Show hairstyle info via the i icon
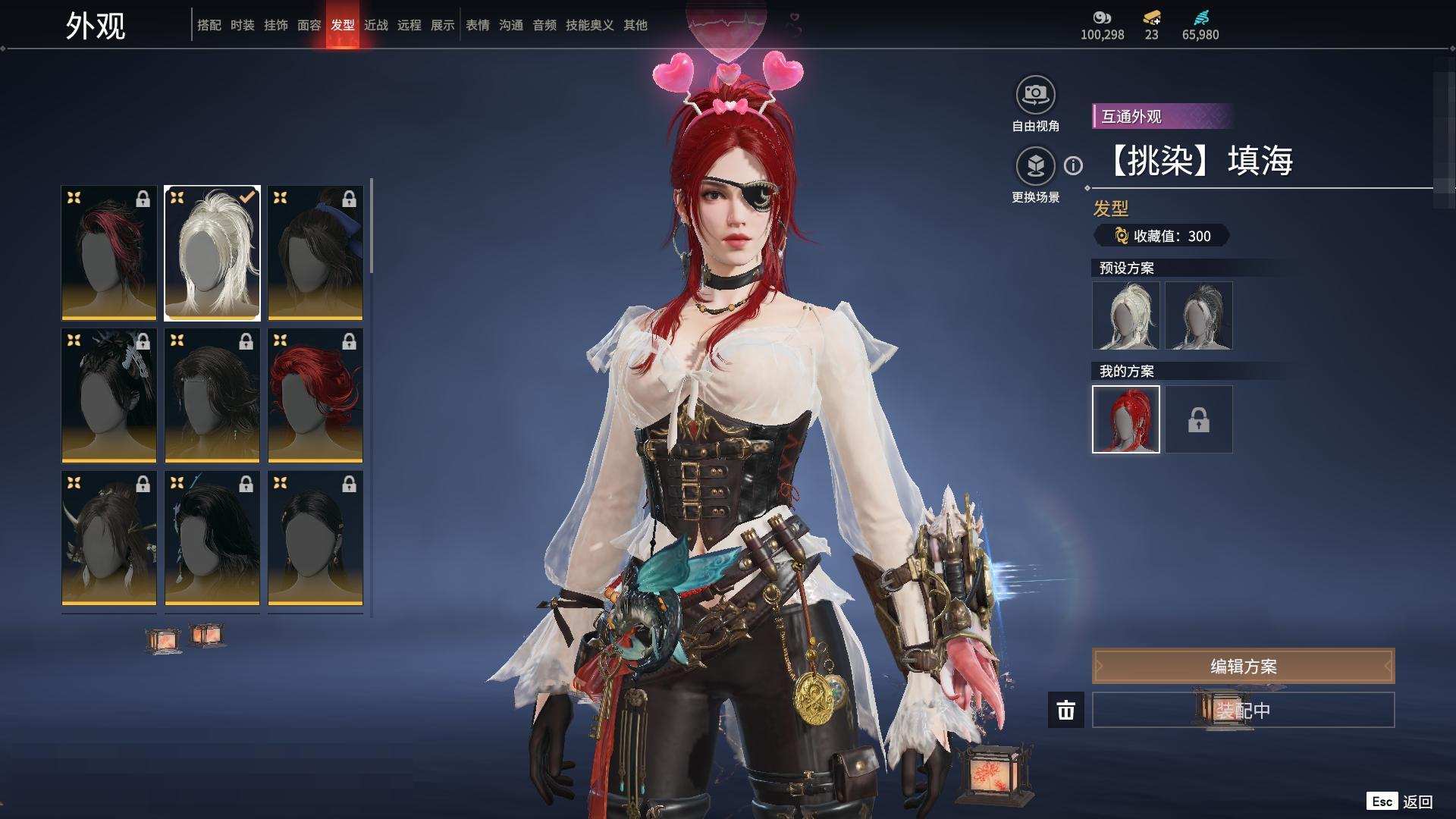1456x819 pixels. coord(1073,165)
